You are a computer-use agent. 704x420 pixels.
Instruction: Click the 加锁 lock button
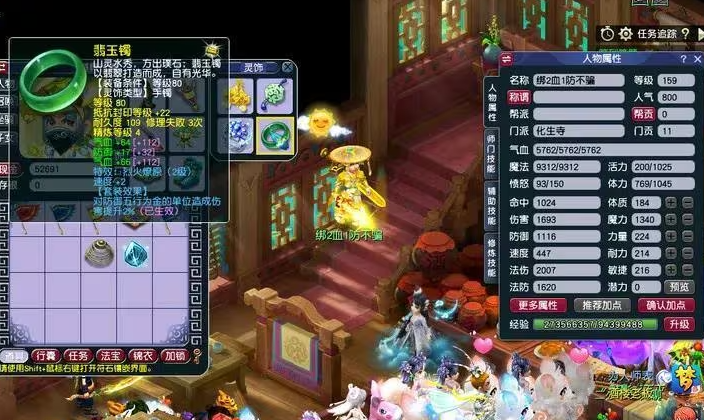pyautogui.click(x=175, y=355)
